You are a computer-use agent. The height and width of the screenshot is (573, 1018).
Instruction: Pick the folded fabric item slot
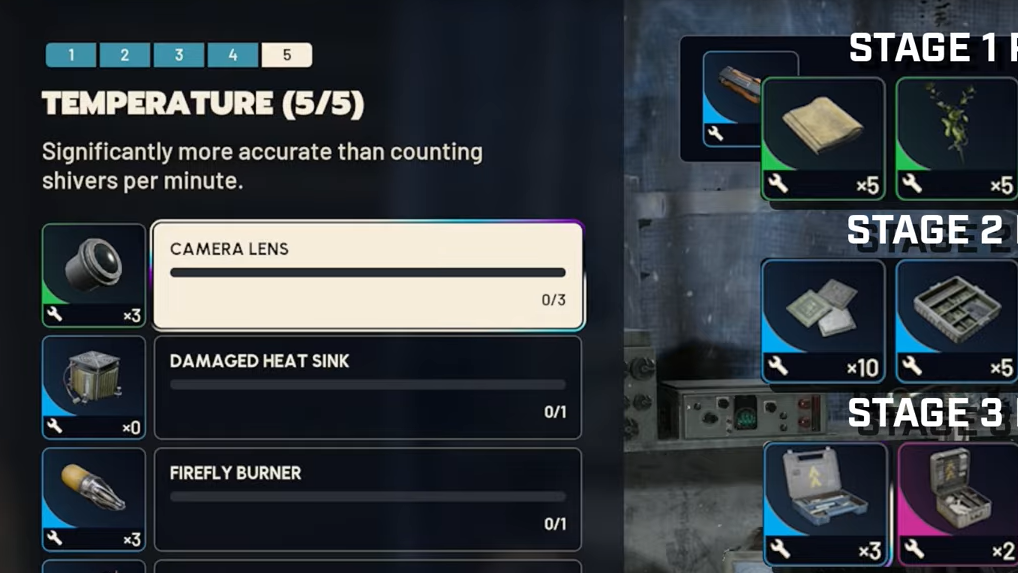pyautogui.click(x=823, y=139)
